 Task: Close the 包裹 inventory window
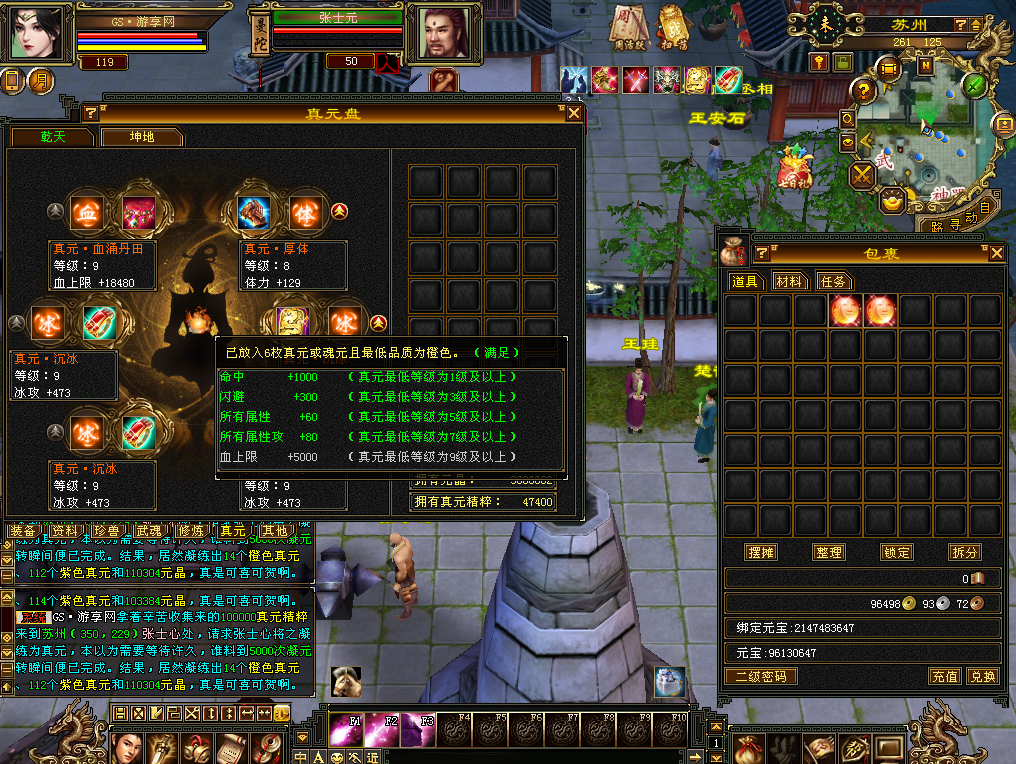pyautogui.click(x=996, y=253)
